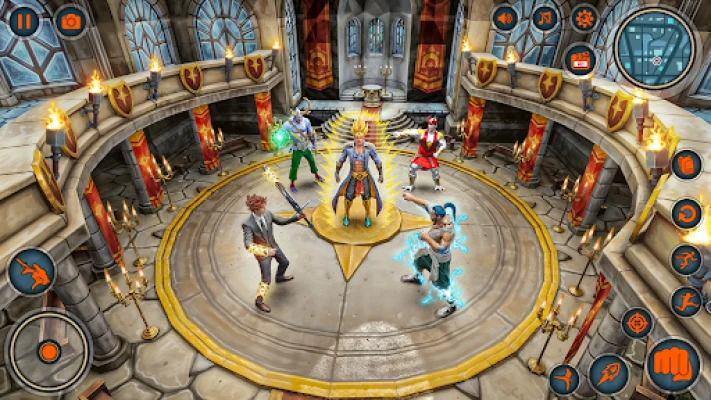Fire the rocket projectile ability
The image size is (711, 400).
click(x=608, y=374)
